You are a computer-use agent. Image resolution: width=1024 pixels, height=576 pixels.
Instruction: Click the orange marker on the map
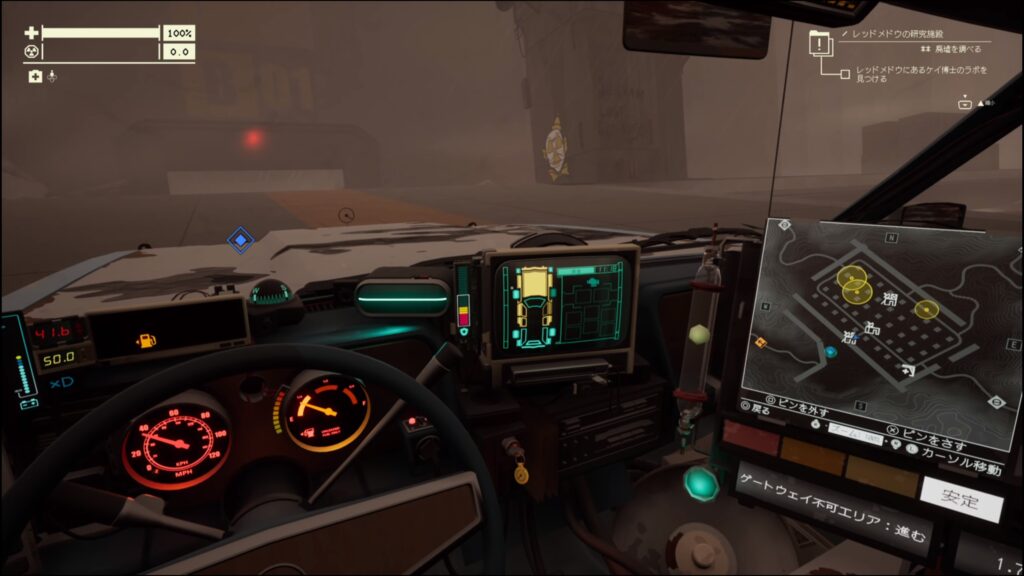point(759,342)
